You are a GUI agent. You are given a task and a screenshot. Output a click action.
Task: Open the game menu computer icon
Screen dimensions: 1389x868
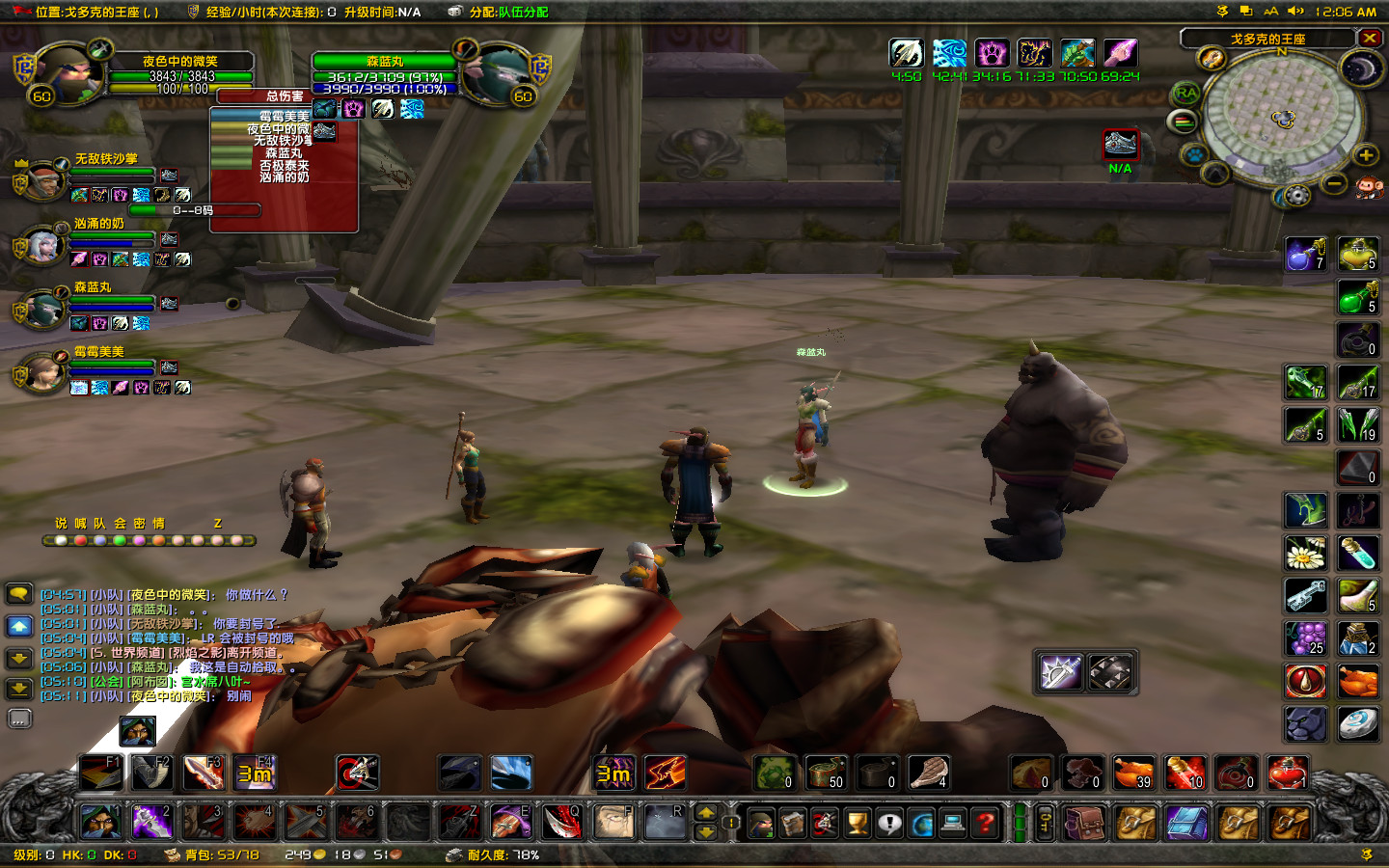click(x=953, y=822)
